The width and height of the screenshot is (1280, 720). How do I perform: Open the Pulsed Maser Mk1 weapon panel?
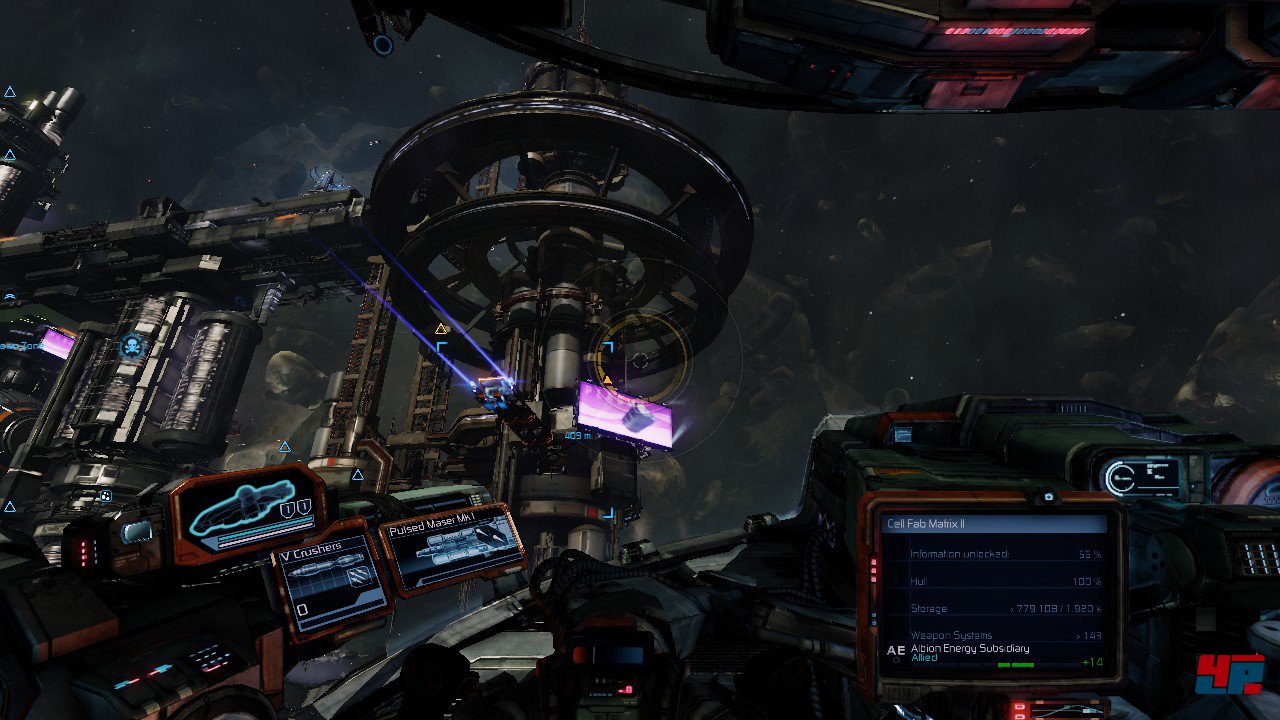tap(452, 549)
